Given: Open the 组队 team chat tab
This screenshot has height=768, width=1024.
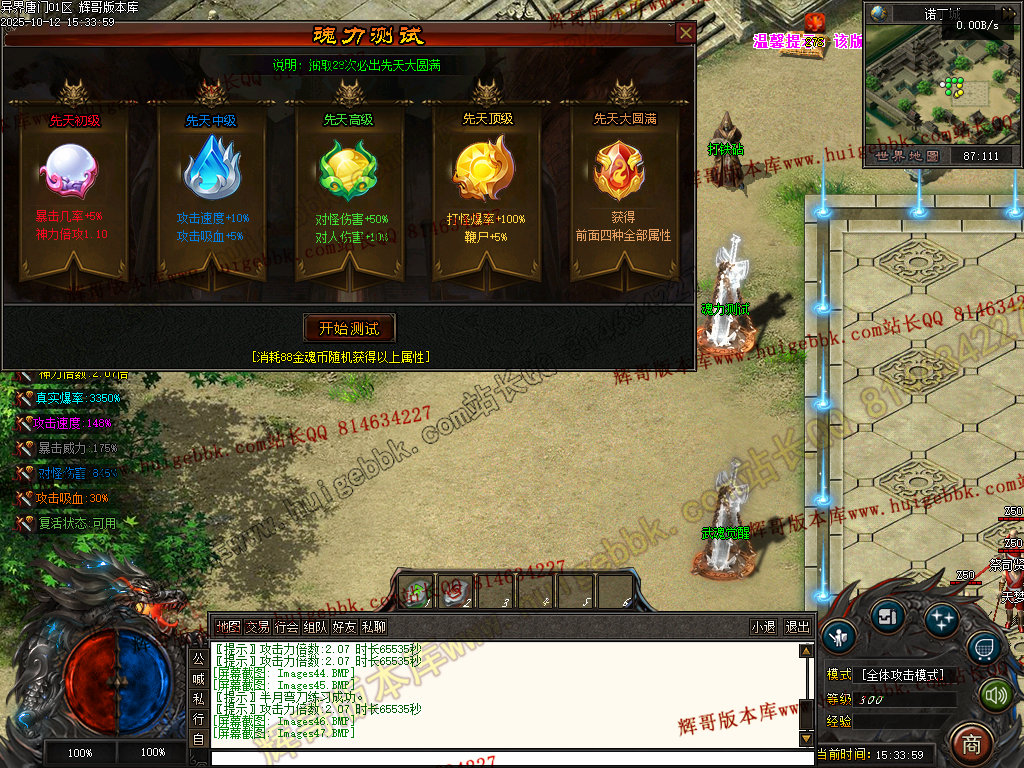Looking at the screenshot, I should pos(316,627).
